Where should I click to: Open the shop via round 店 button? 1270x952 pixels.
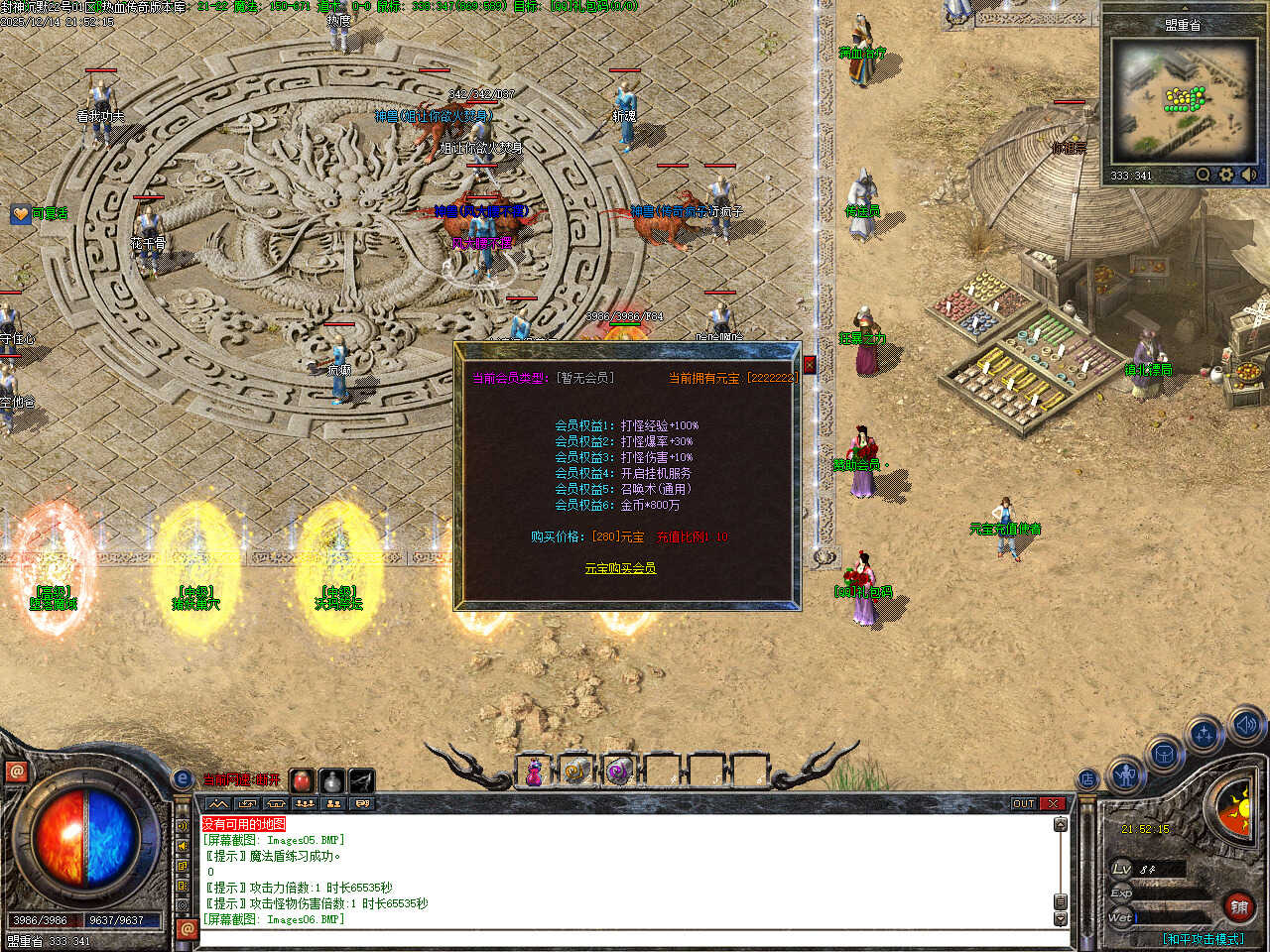tap(1088, 779)
